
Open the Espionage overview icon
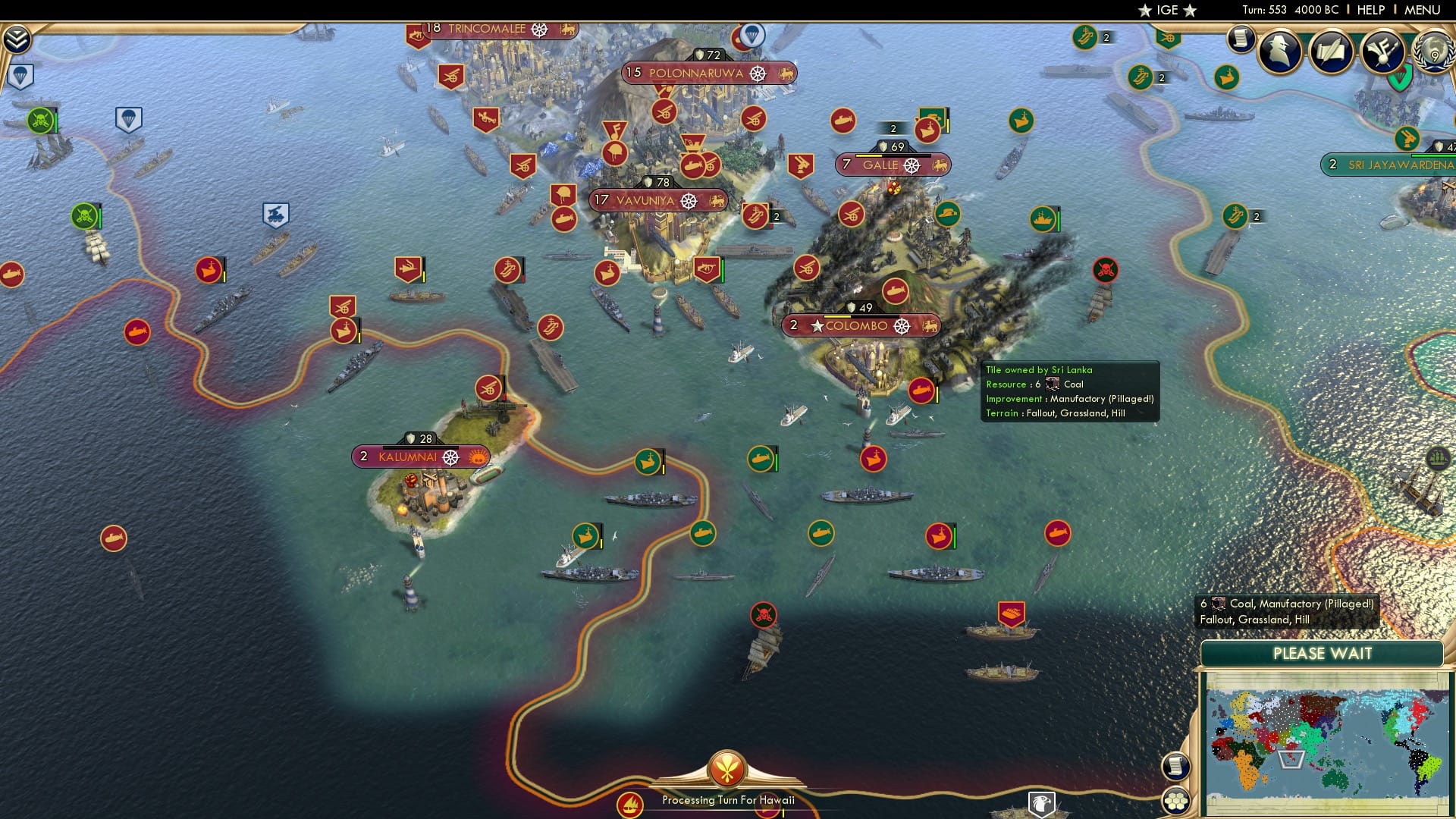tap(1279, 52)
